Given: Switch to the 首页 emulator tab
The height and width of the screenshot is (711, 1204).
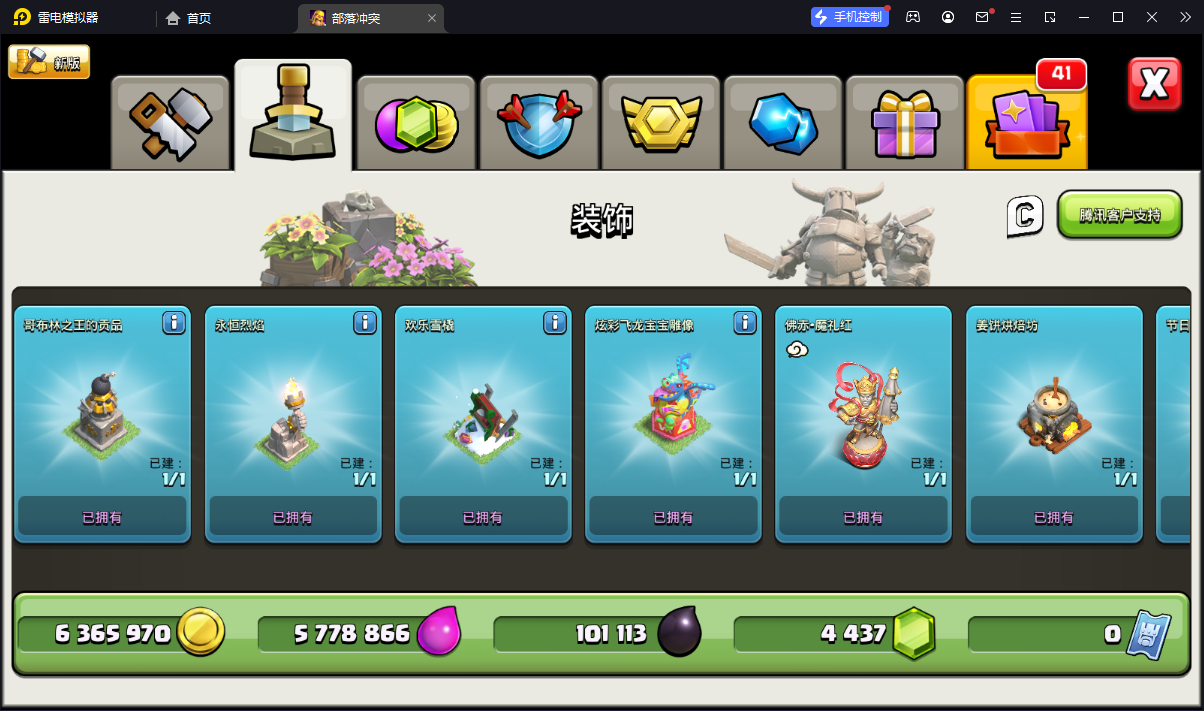Looking at the screenshot, I should (189, 18).
